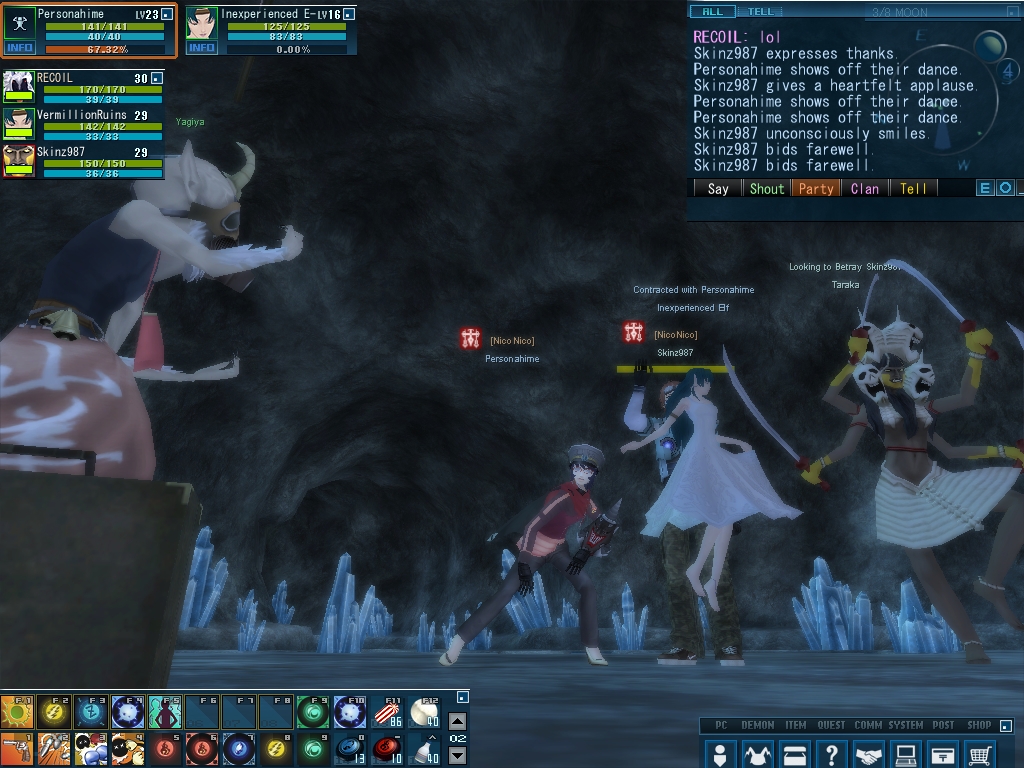Choose the Clan chat channel
This screenshot has height=768, width=1024.
[865, 188]
